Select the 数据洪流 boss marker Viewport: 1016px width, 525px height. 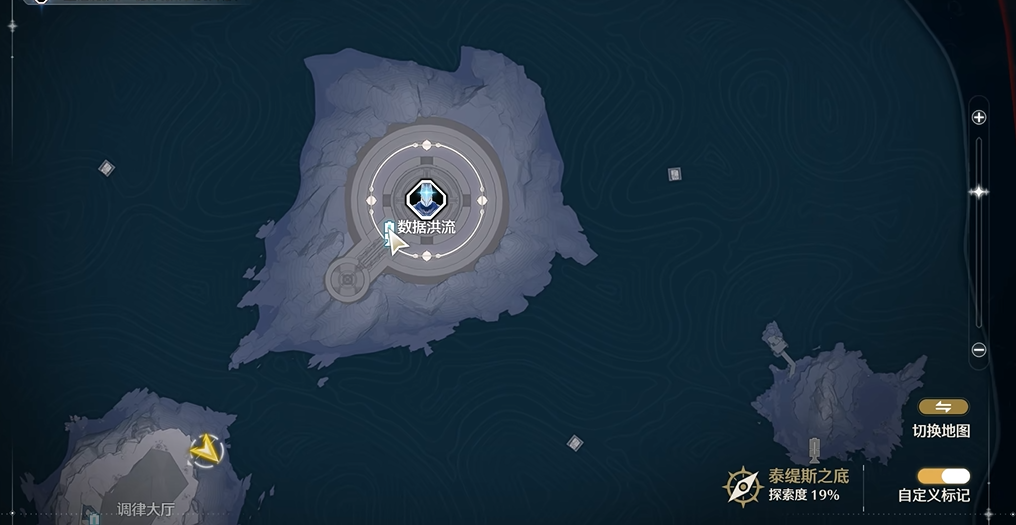click(426, 197)
